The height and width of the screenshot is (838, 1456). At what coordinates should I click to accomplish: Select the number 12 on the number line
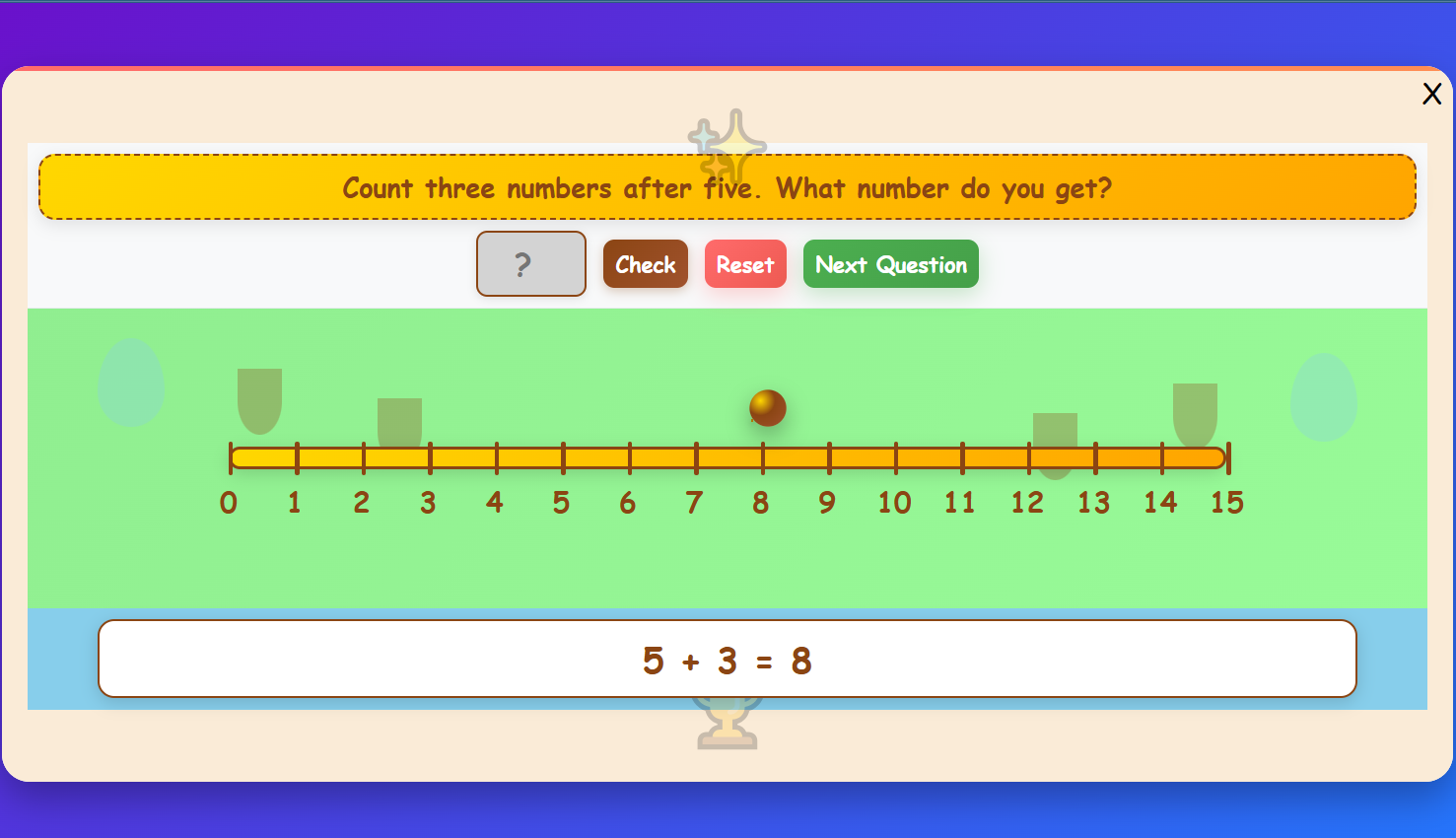pyautogui.click(x=1027, y=503)
